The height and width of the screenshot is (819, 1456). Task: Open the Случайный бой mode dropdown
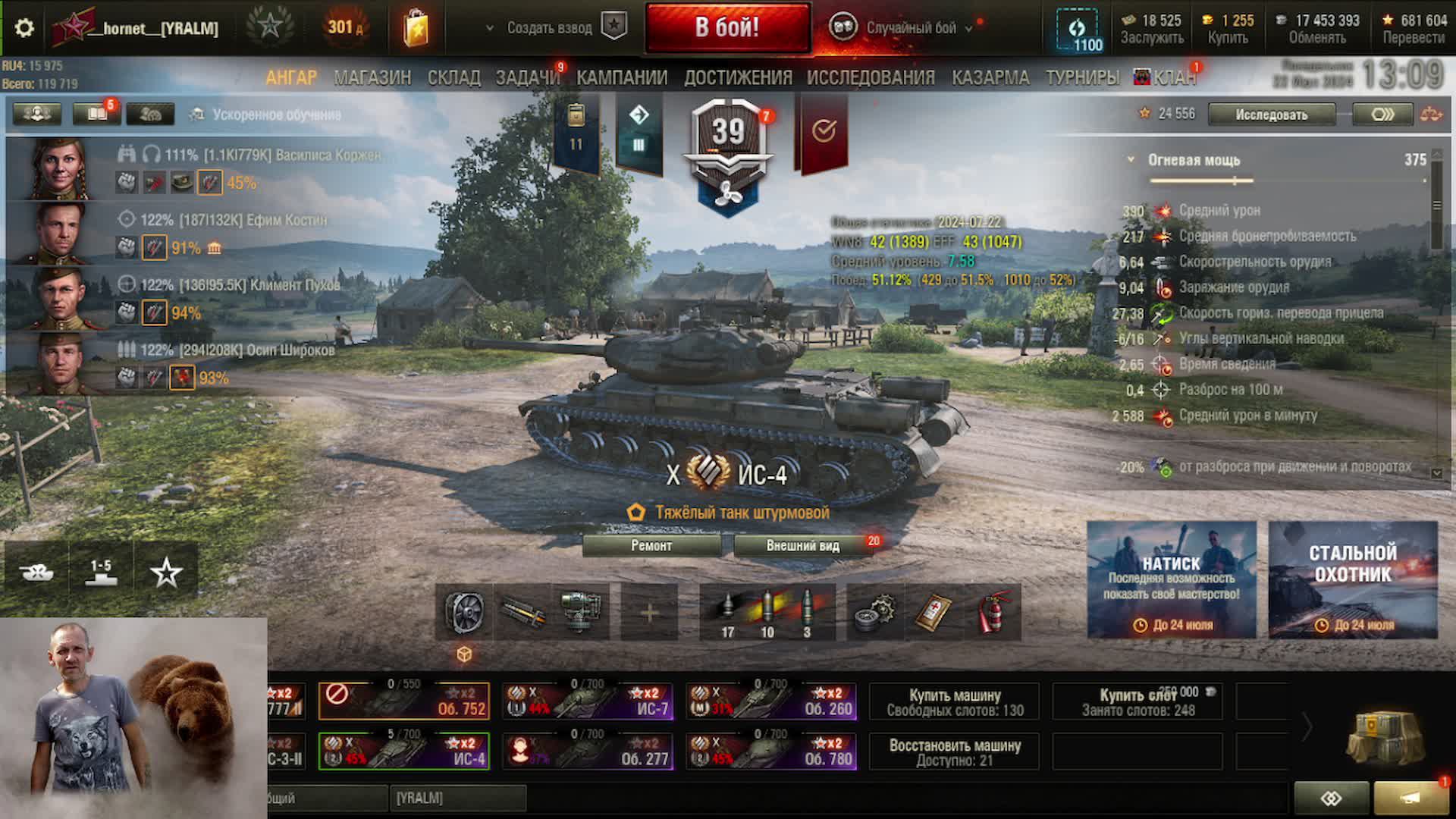[910, 28]
